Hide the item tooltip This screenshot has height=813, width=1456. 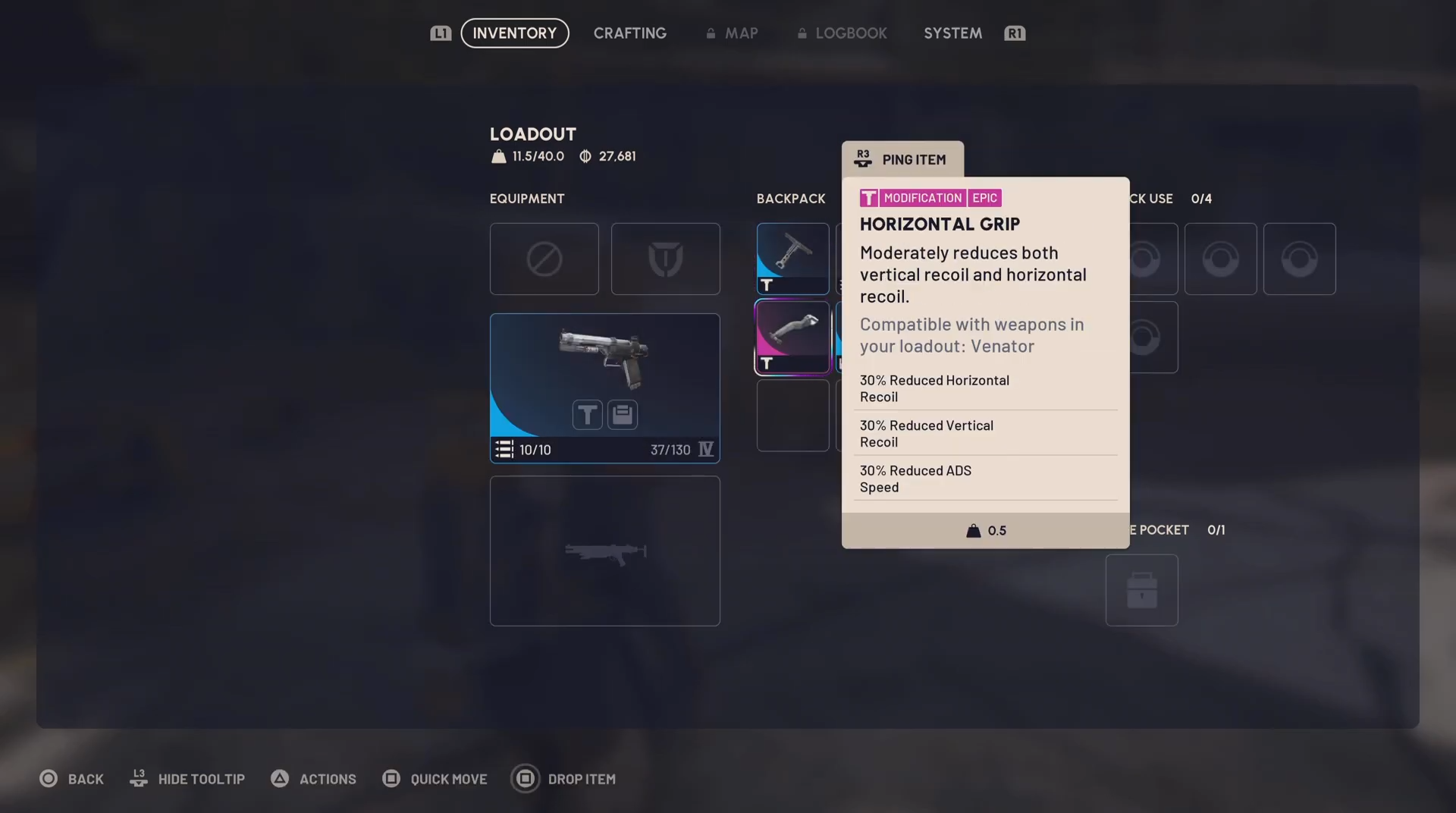tap(187, 779)
